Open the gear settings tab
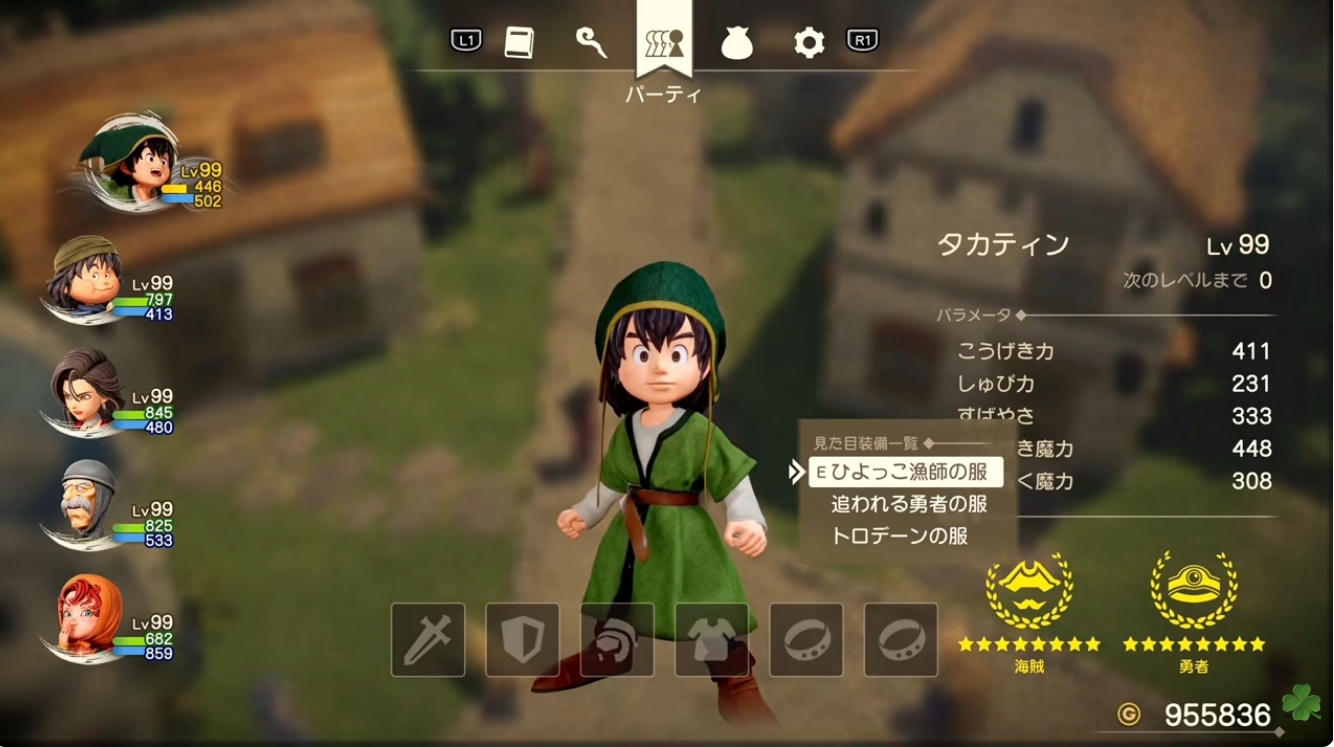Screen dimensions: 1334x747 [x=808, y=43]
